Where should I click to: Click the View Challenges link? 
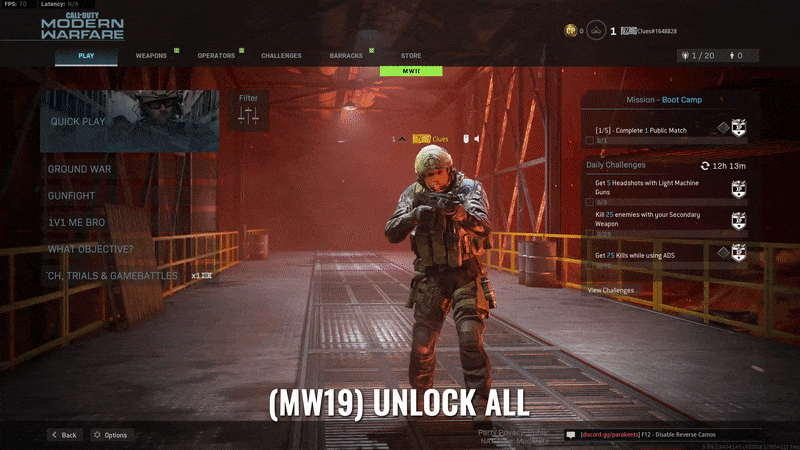tap(610, 290)
